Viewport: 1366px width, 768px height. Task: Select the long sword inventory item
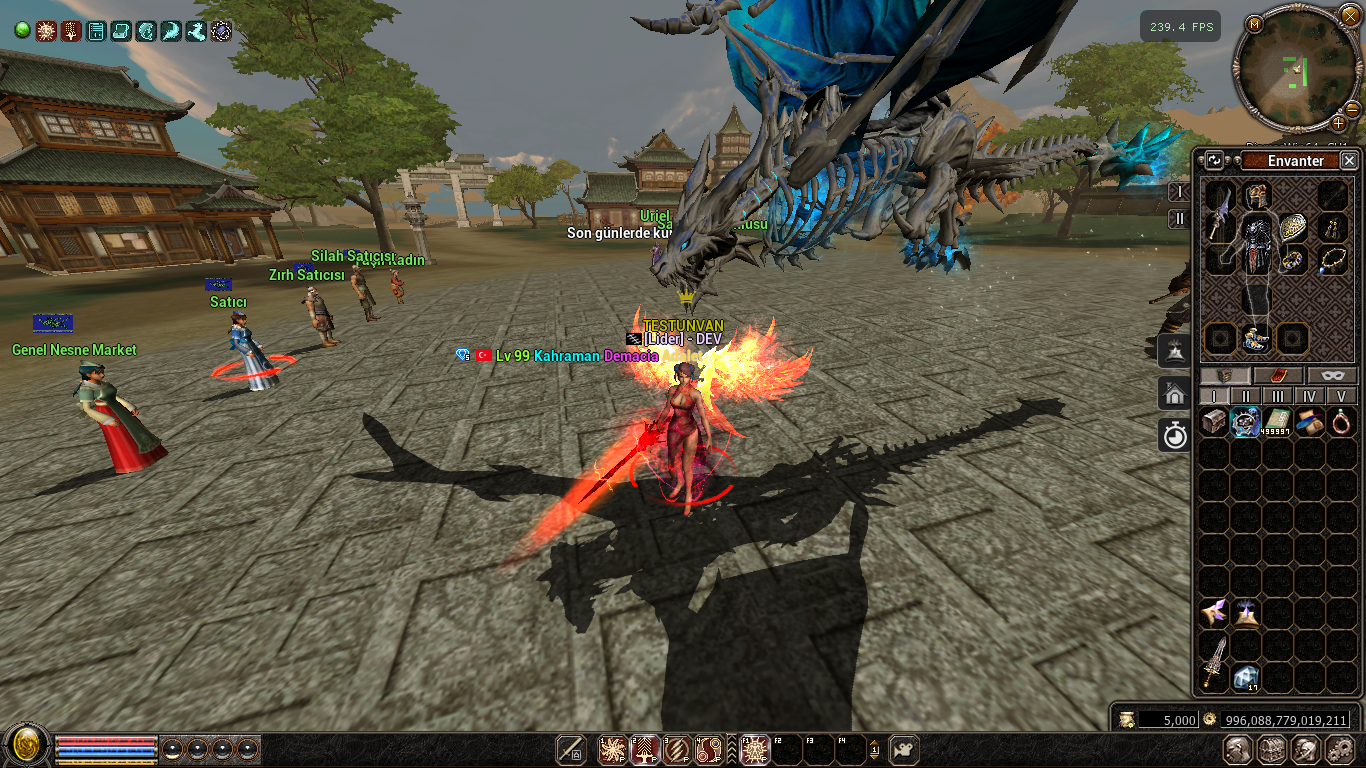click(1214, 661)
